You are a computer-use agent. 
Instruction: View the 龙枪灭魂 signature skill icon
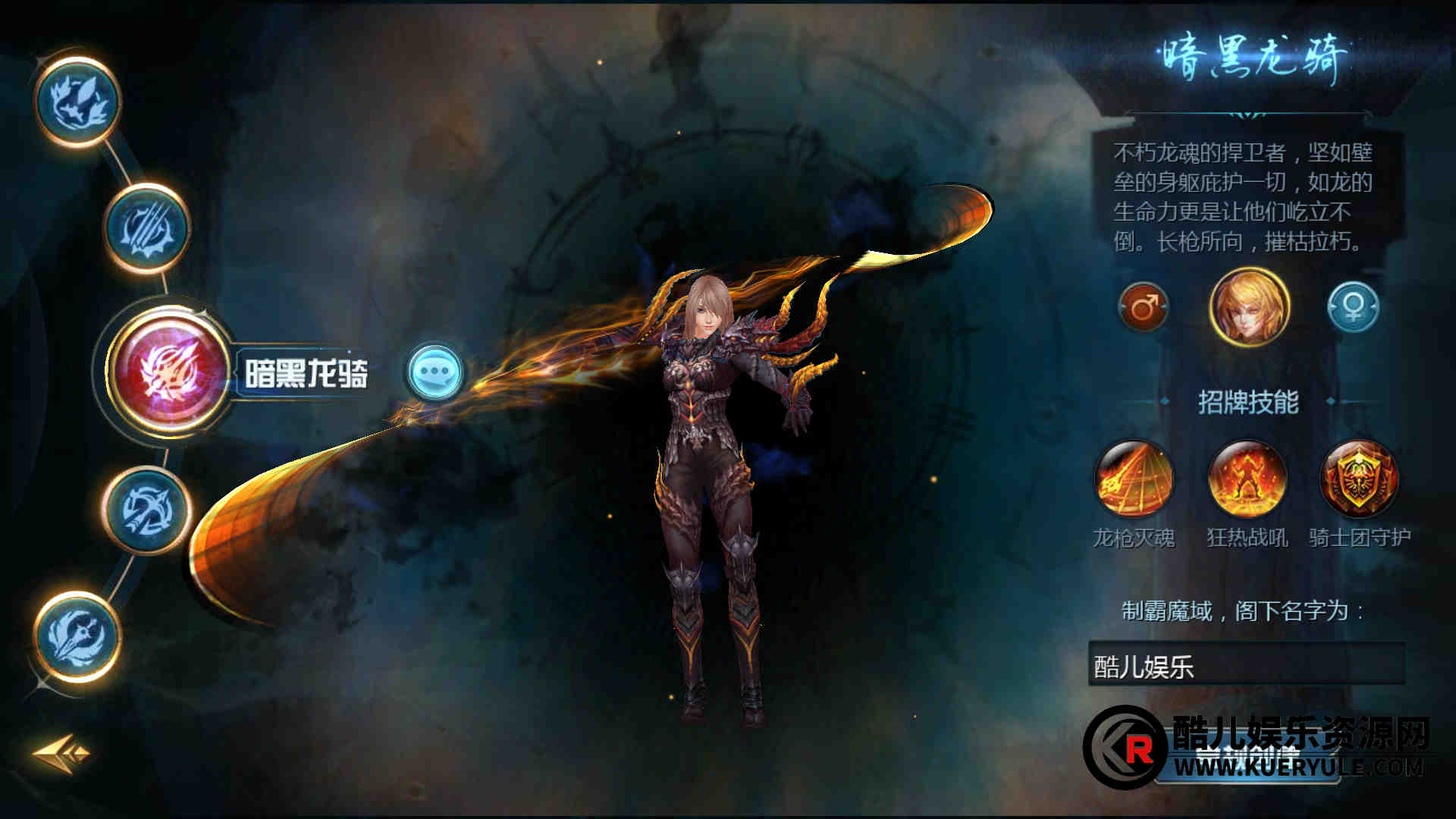pyautogui.click(x=1134, y=479)
